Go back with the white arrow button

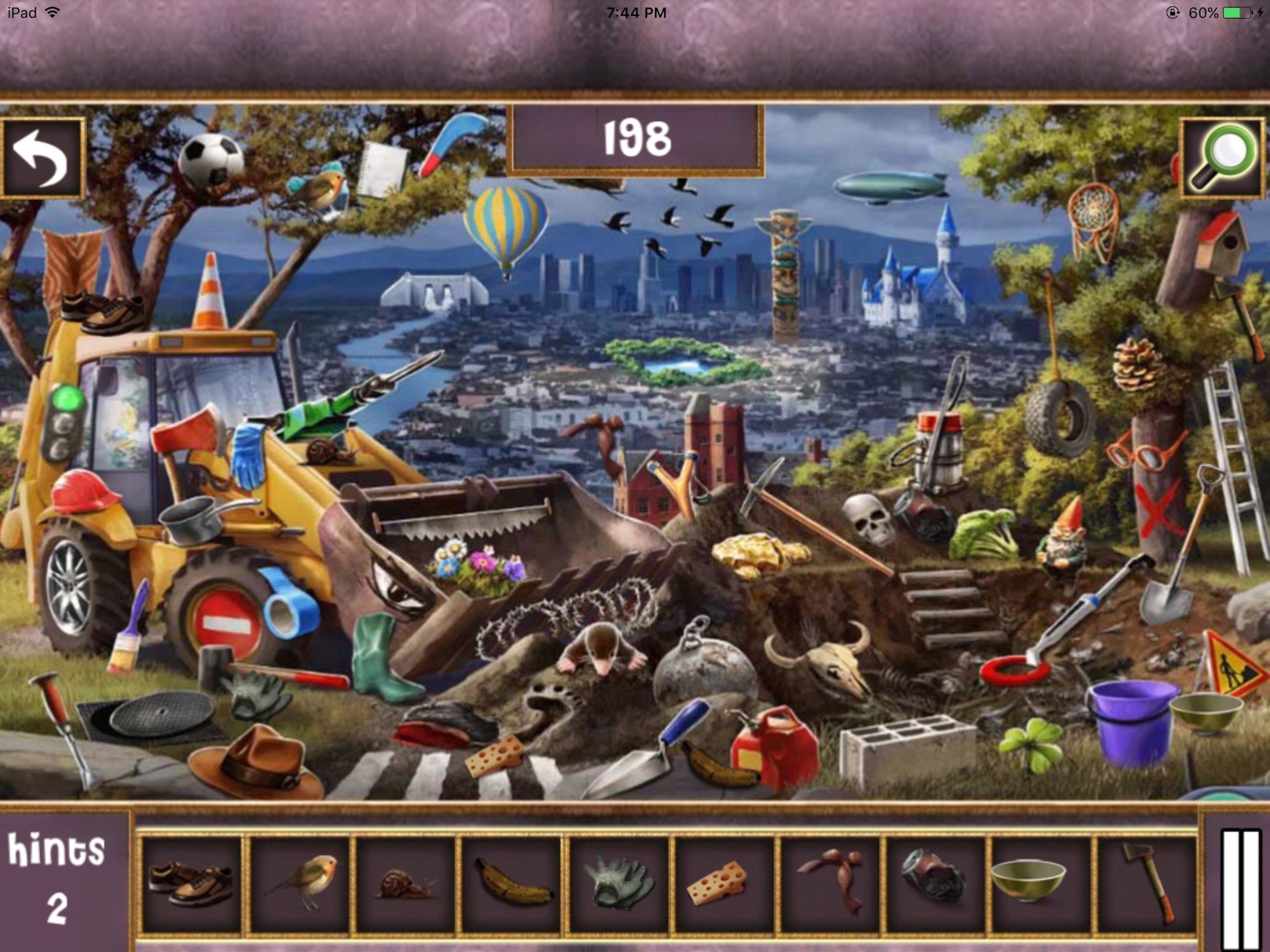42,158
